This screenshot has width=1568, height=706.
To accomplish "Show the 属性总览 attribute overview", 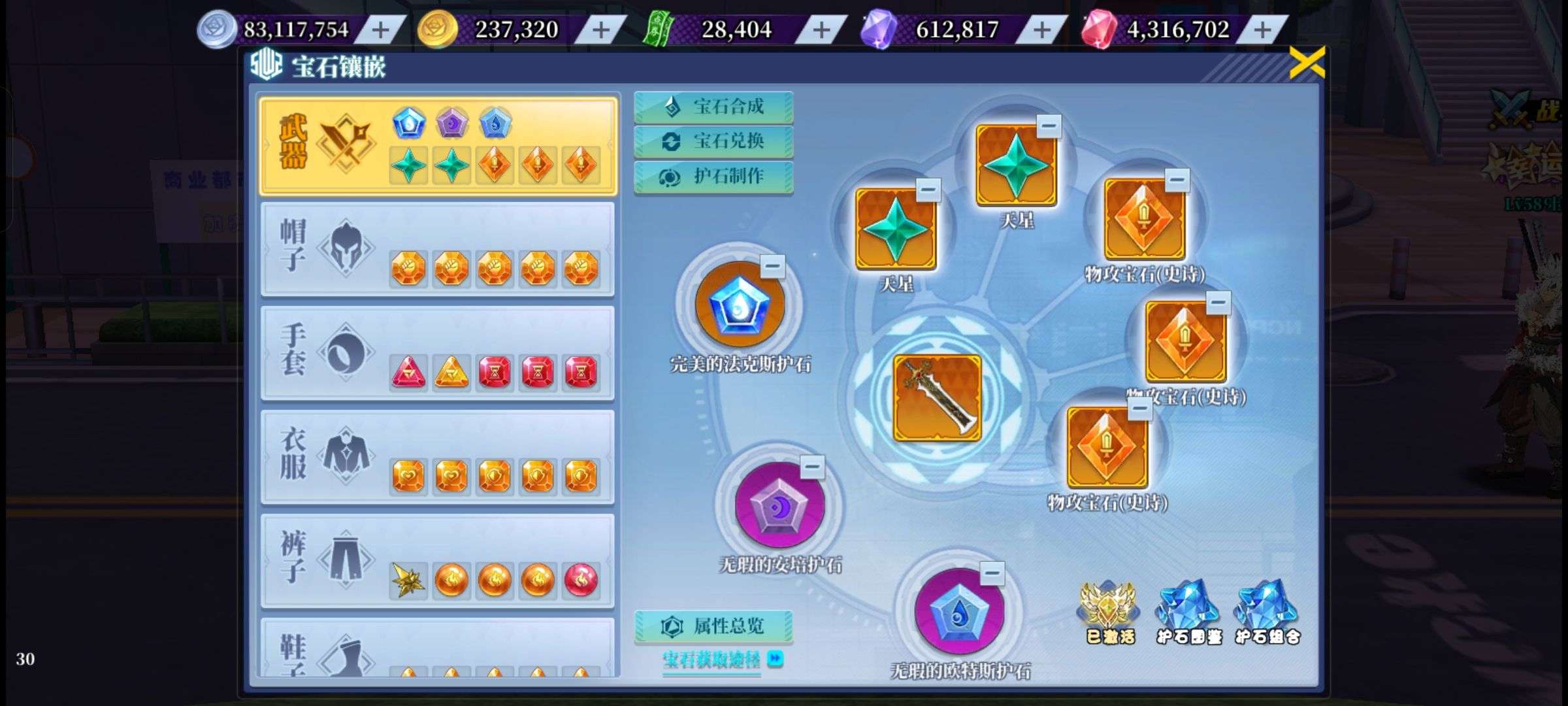I will pos(713,626).
